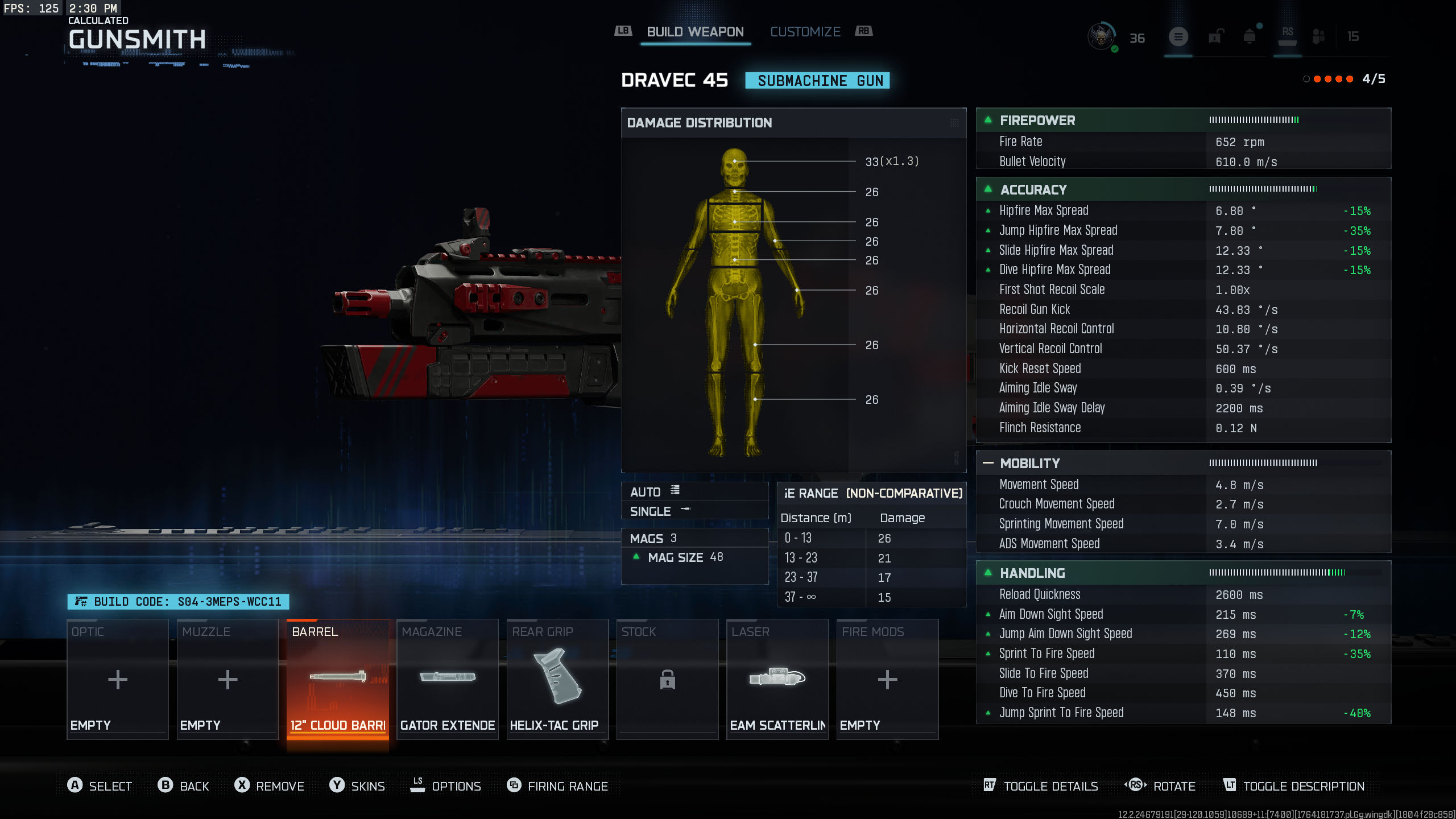The width and height of the screenshot is (1456, 819).
Task: Expand the Mobility stats section
Action: 988,463
